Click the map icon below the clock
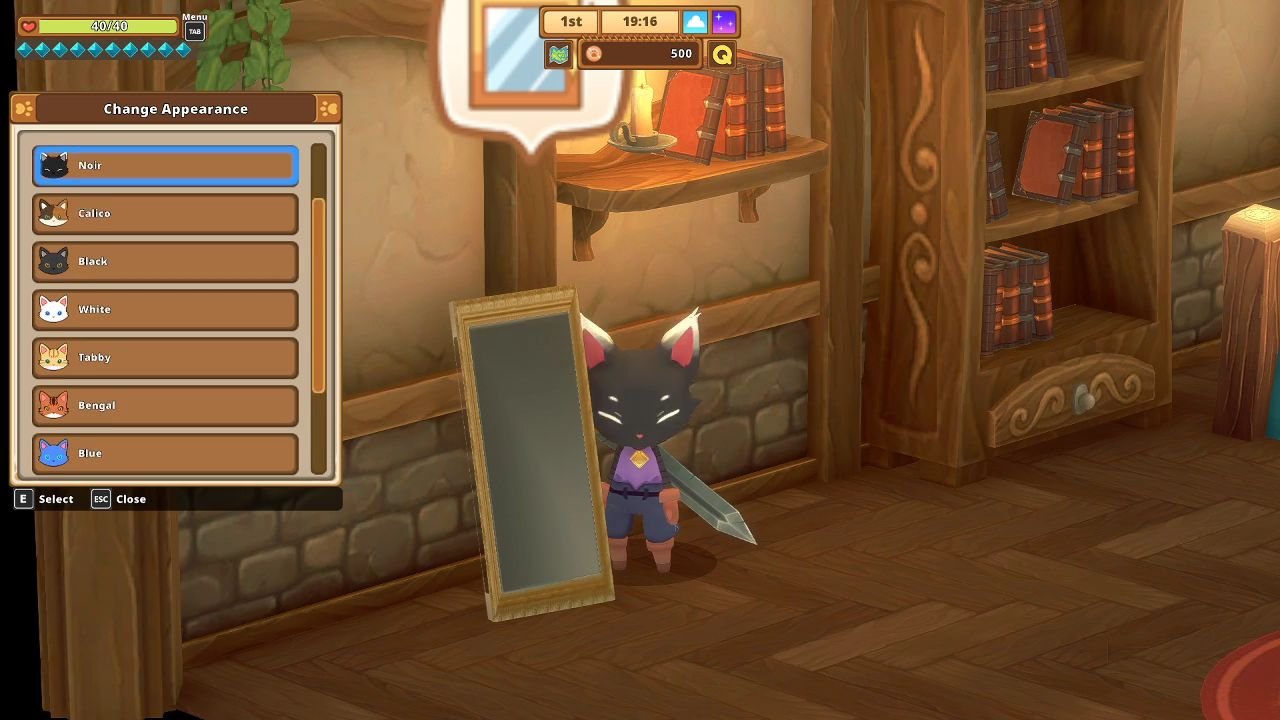 [558, 55]
